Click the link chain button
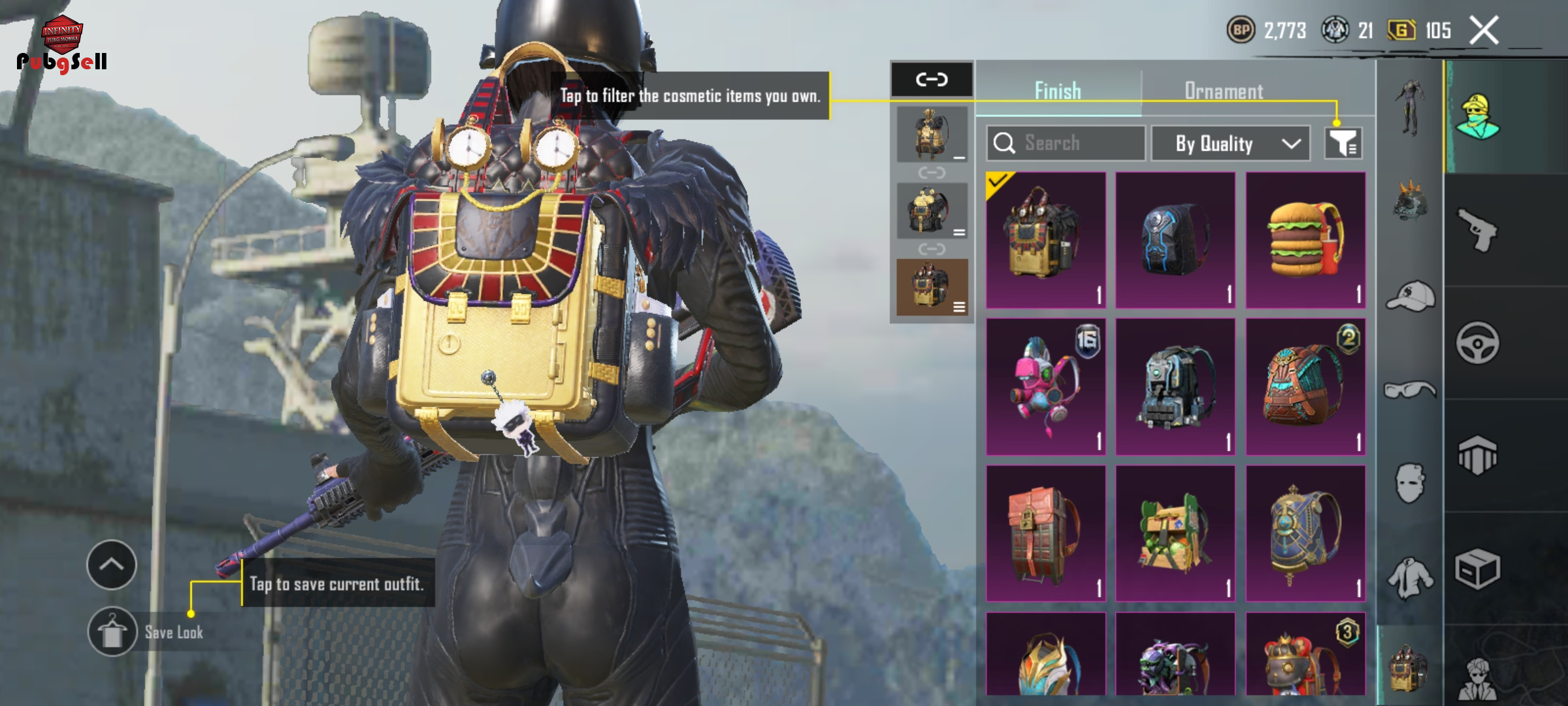This screenshot has height=706, width=1568. [932, 80]
